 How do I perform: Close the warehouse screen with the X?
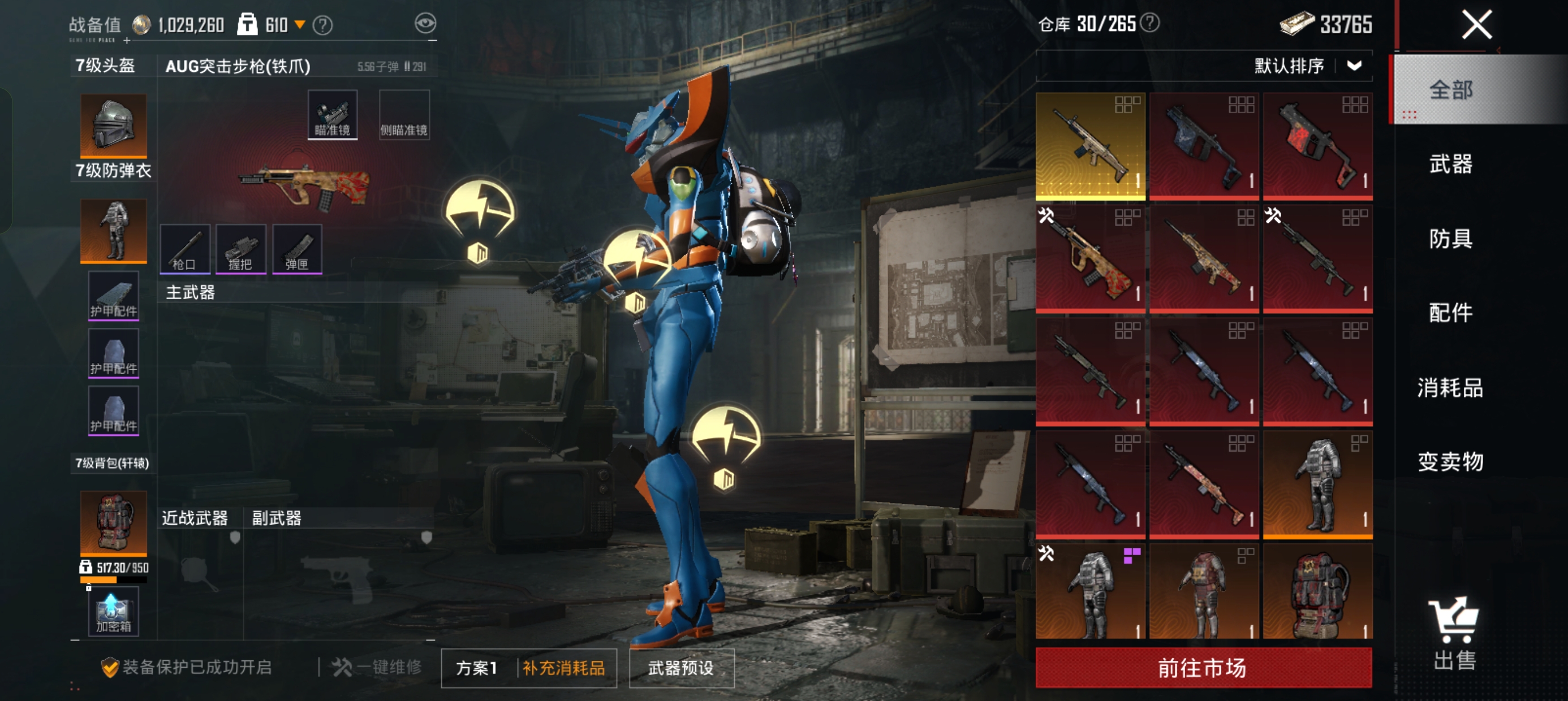coord(1477,25)
